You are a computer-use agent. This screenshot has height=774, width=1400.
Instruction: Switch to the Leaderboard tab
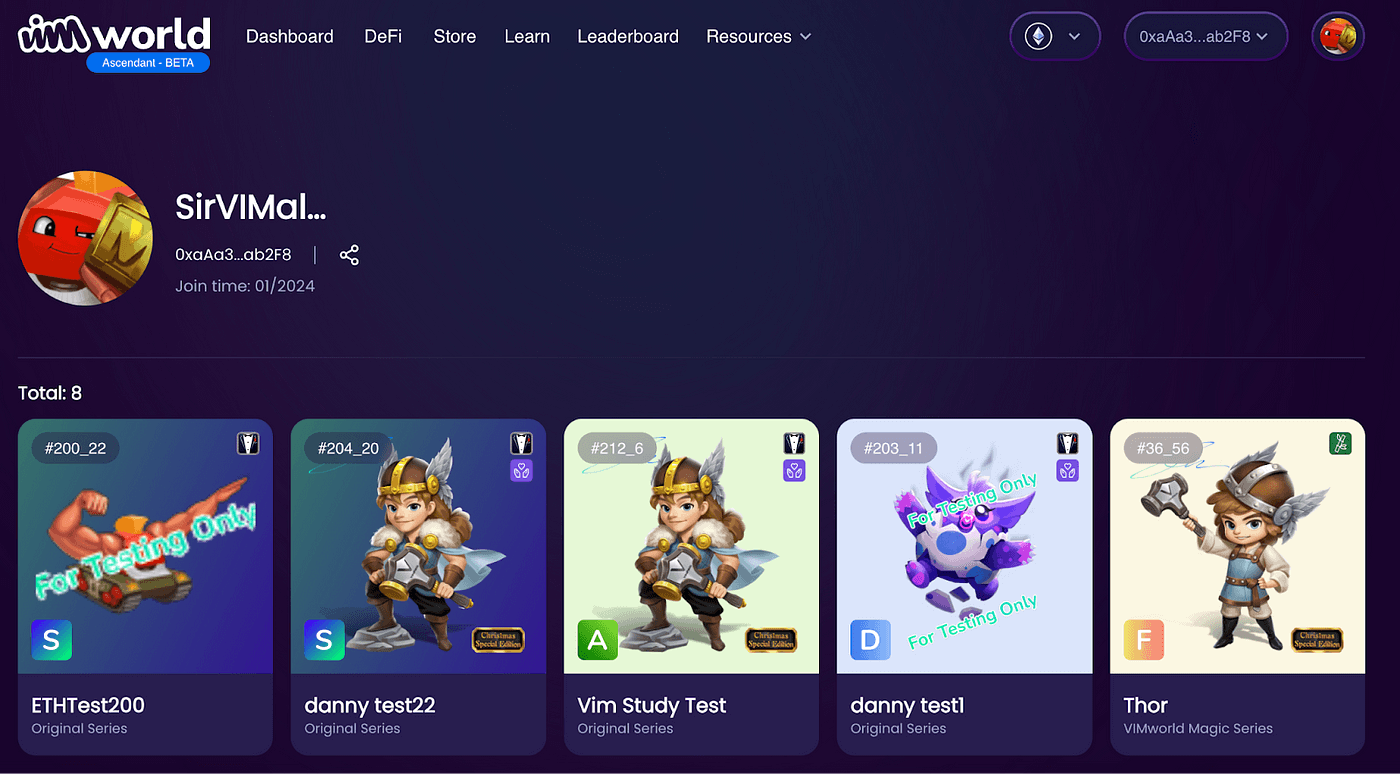click(x=628, y=36)
